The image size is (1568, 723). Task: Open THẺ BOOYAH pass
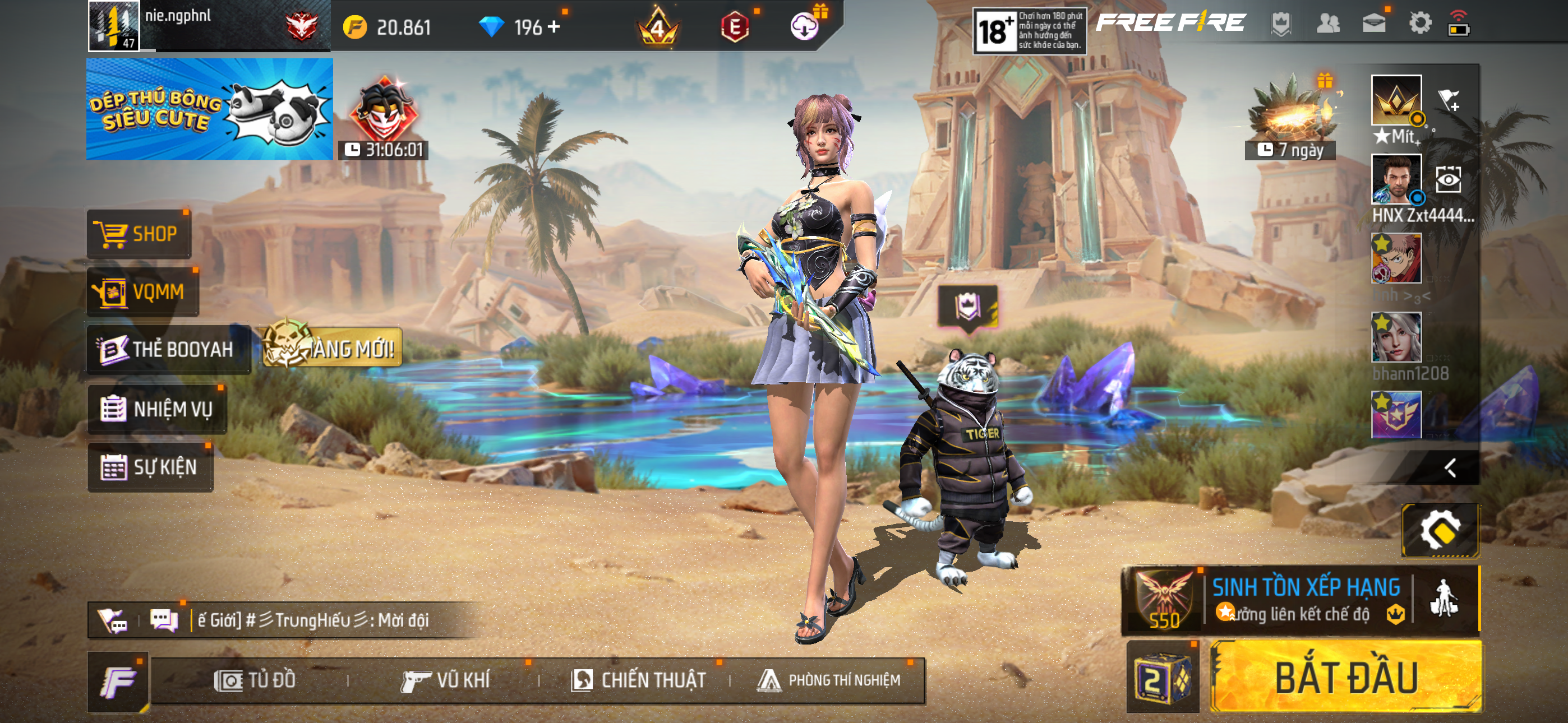coord(168,349)
